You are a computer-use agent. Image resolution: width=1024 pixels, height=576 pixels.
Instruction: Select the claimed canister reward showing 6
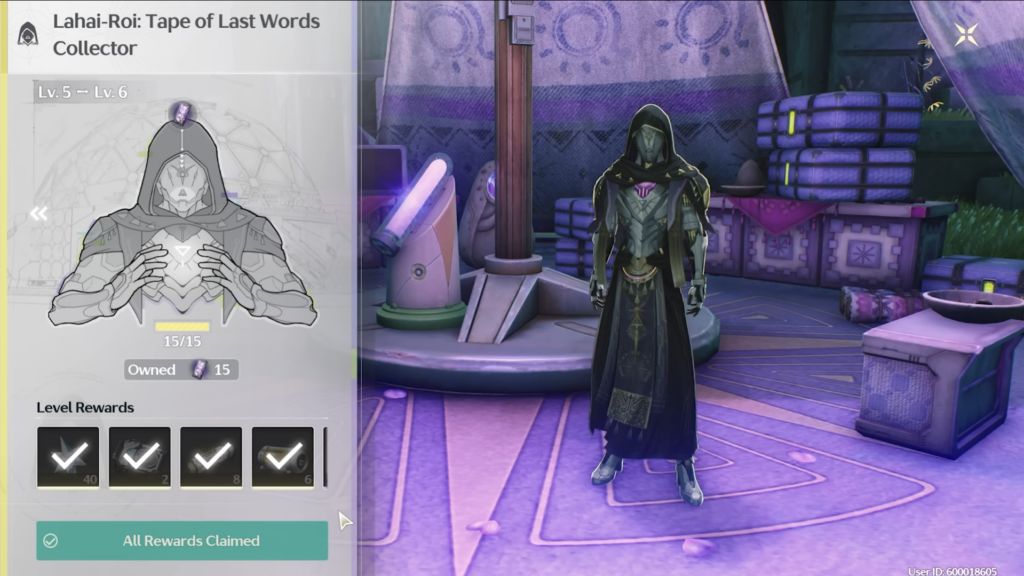283,458
